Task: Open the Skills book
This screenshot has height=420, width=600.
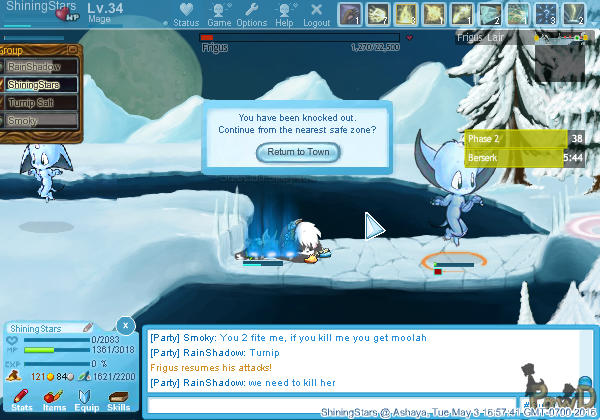Action: tap(118, 401)
